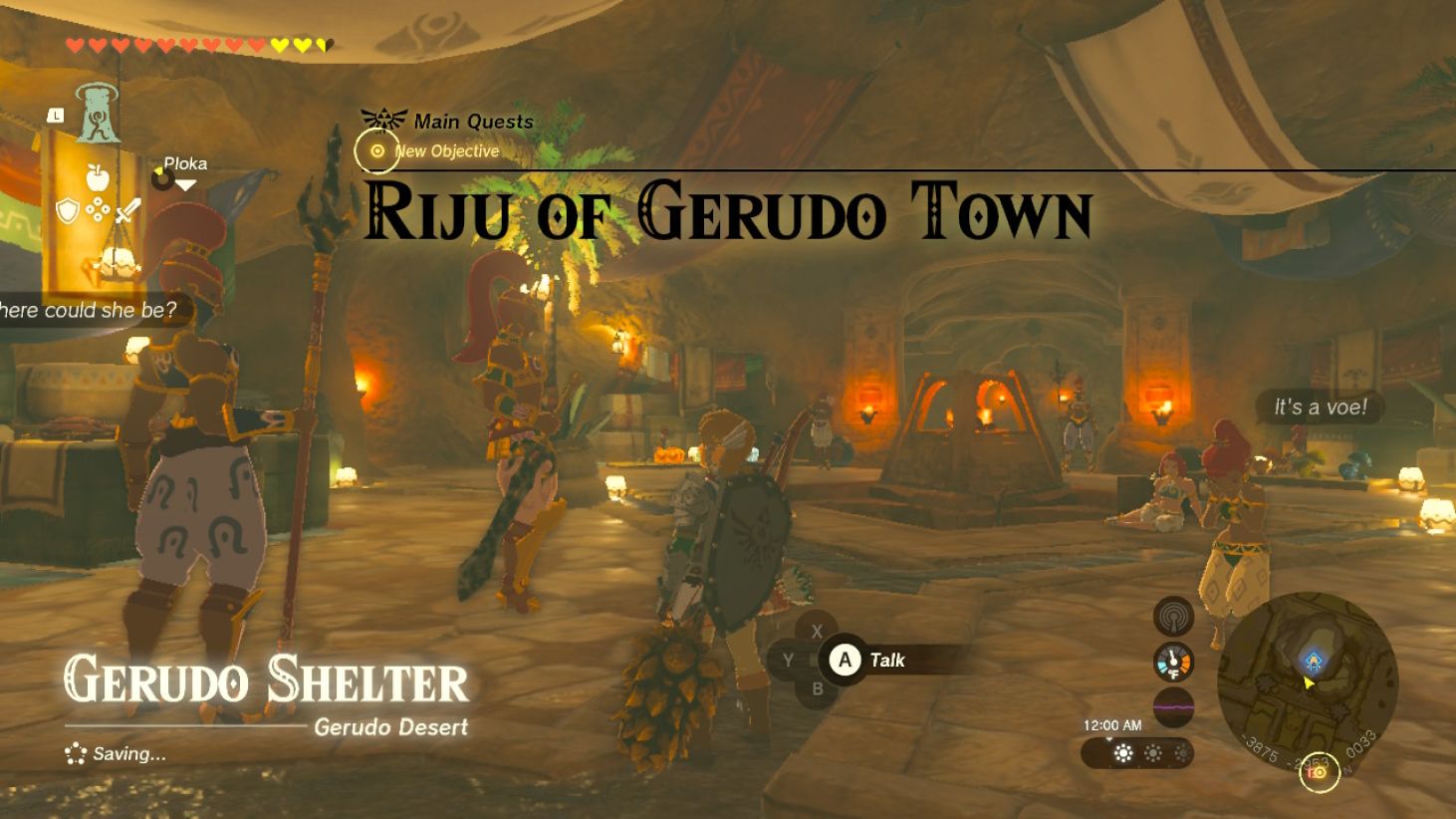The width and height of the screenshot is (1456, 819).
Task: Select the sword icon near the scale
Action: tap(127, 210)
